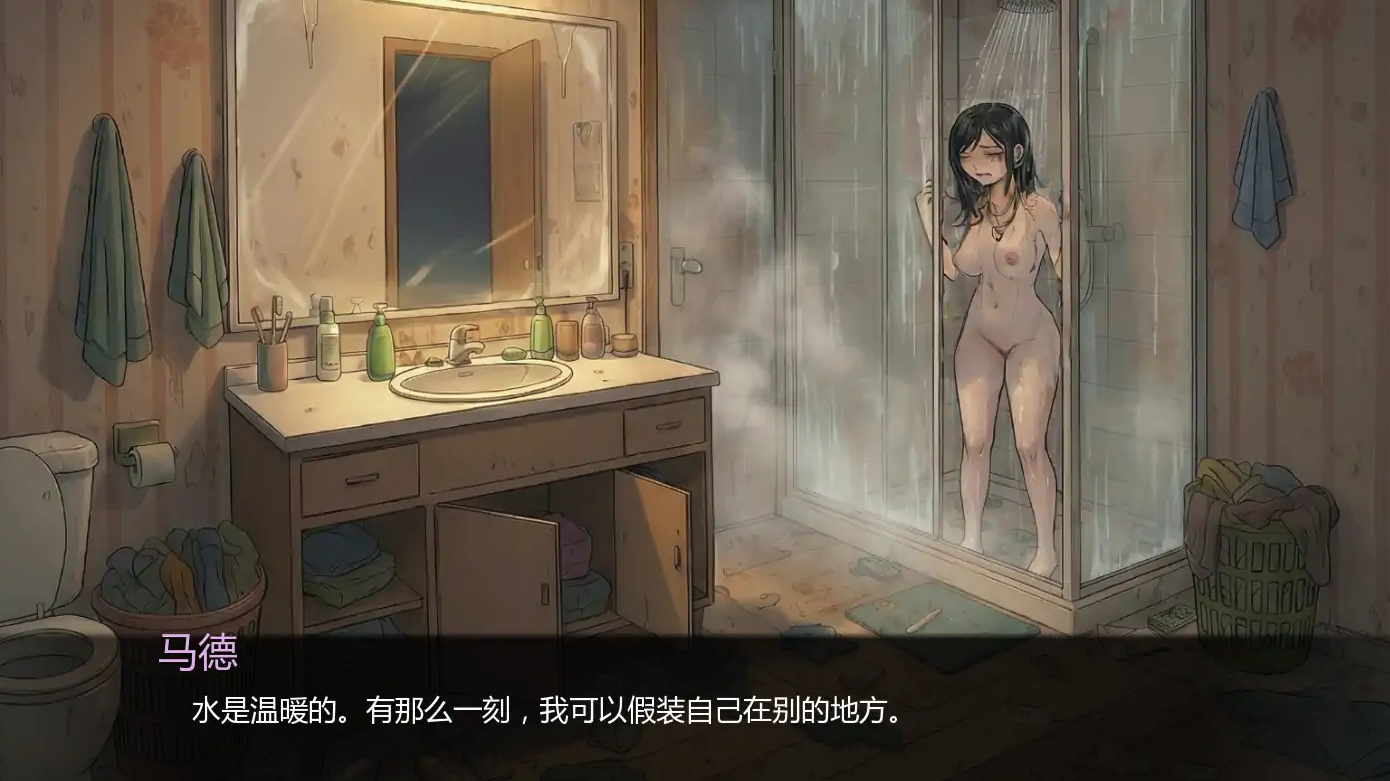Click the green bath mat on the floor
1390x781 pixels.
[x=950, y=615]
